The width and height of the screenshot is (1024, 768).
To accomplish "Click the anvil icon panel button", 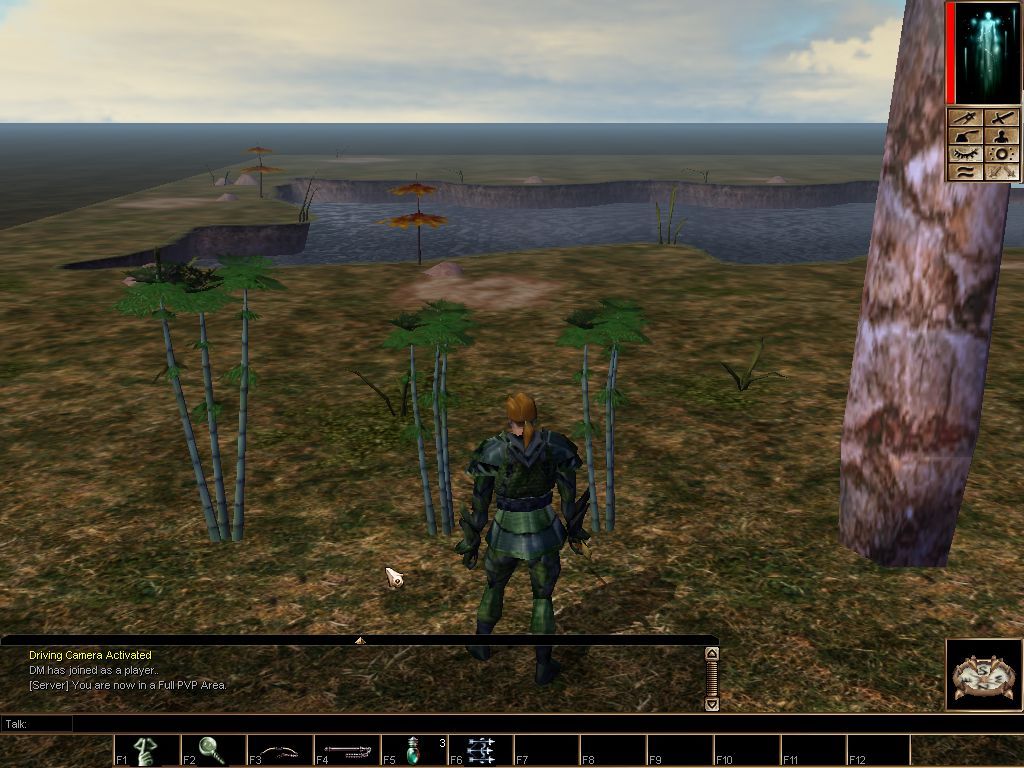I will tap(966, 136).
